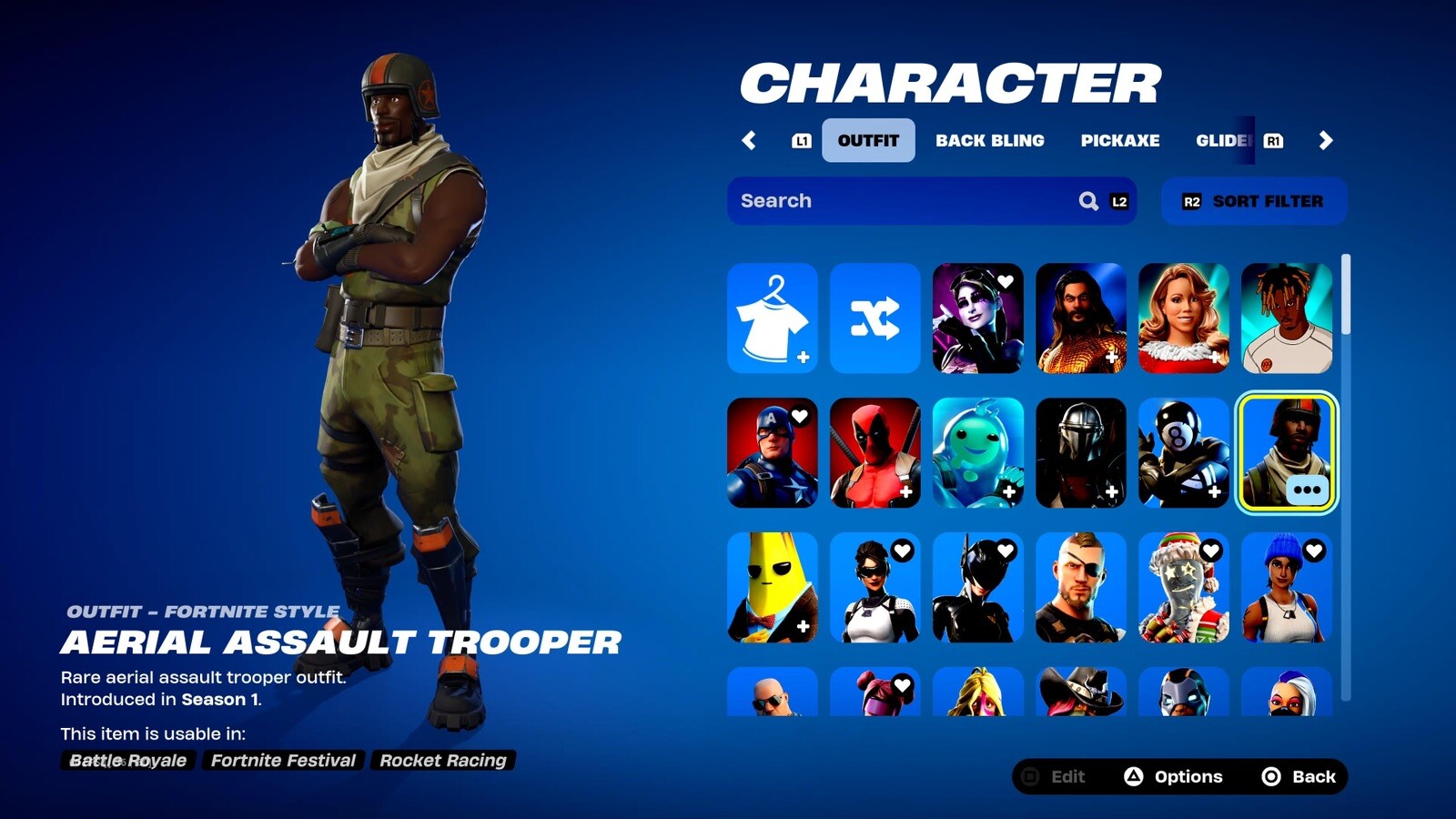Open the ellipsis menu on Aerial Assault Trooper
1456x819 pixels.
pyautogui.click(x=1308, y=489)
